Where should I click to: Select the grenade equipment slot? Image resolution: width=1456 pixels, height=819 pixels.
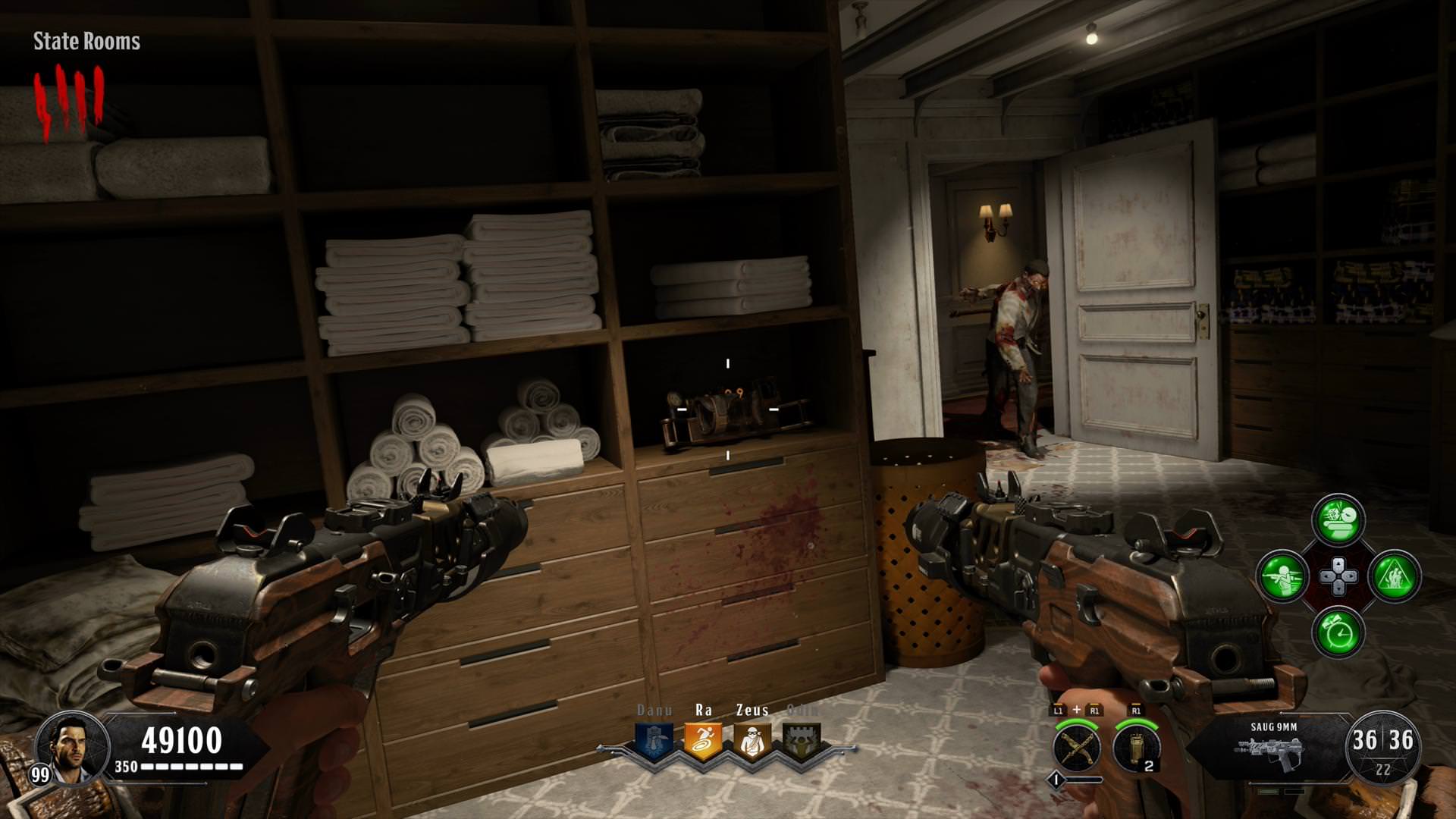coord(1136,746)
